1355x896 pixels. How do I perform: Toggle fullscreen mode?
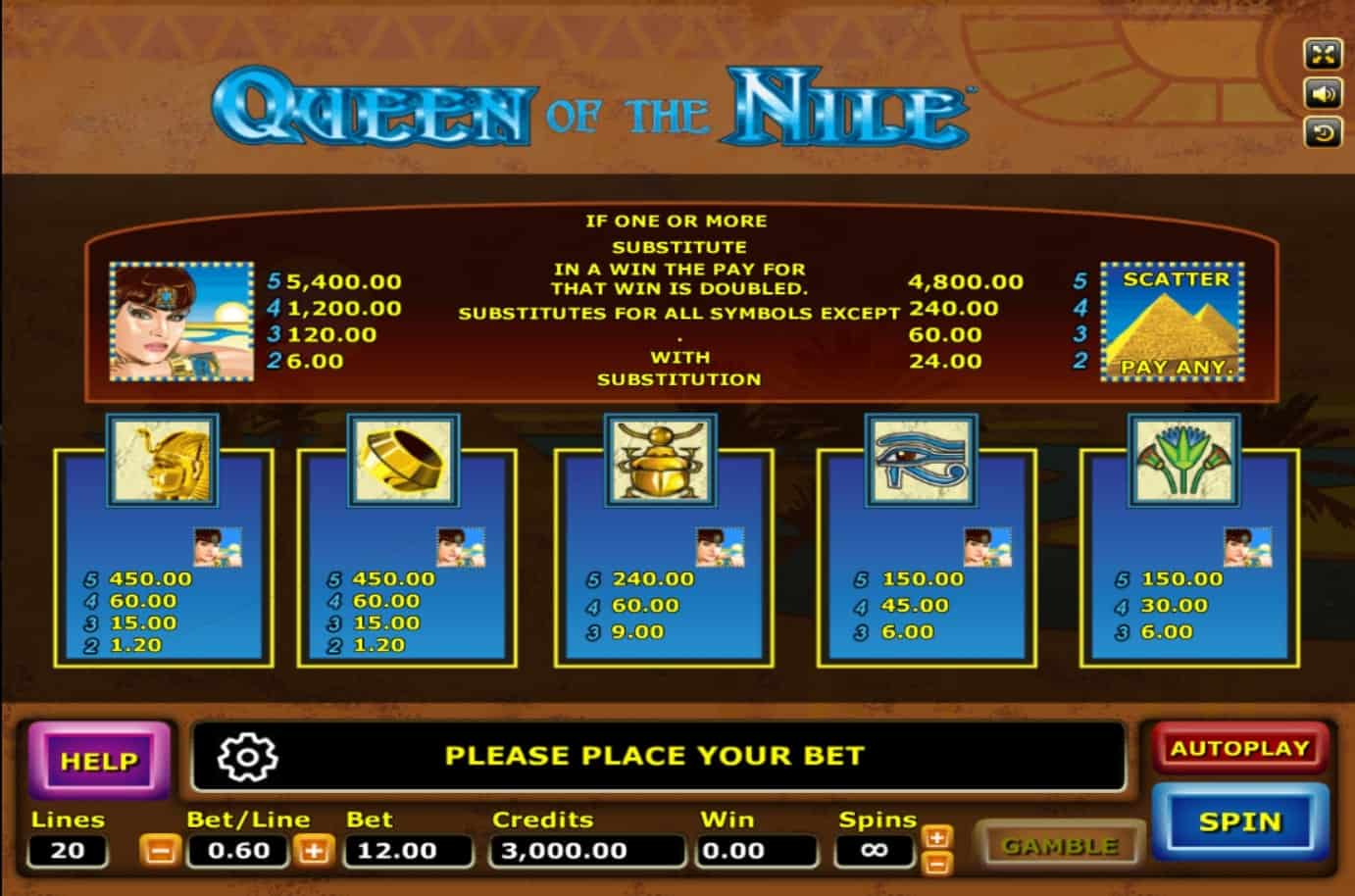1323,54
